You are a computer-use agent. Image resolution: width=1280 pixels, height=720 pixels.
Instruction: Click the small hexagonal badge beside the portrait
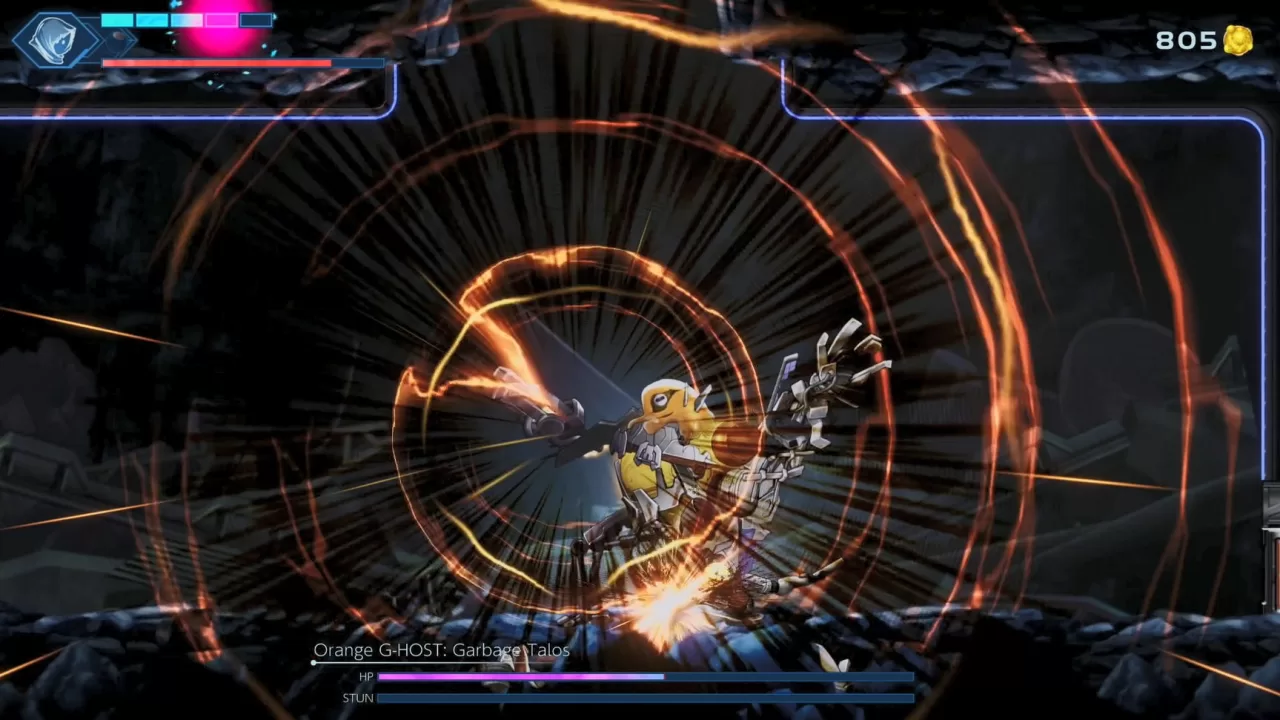tap(120, 42)
